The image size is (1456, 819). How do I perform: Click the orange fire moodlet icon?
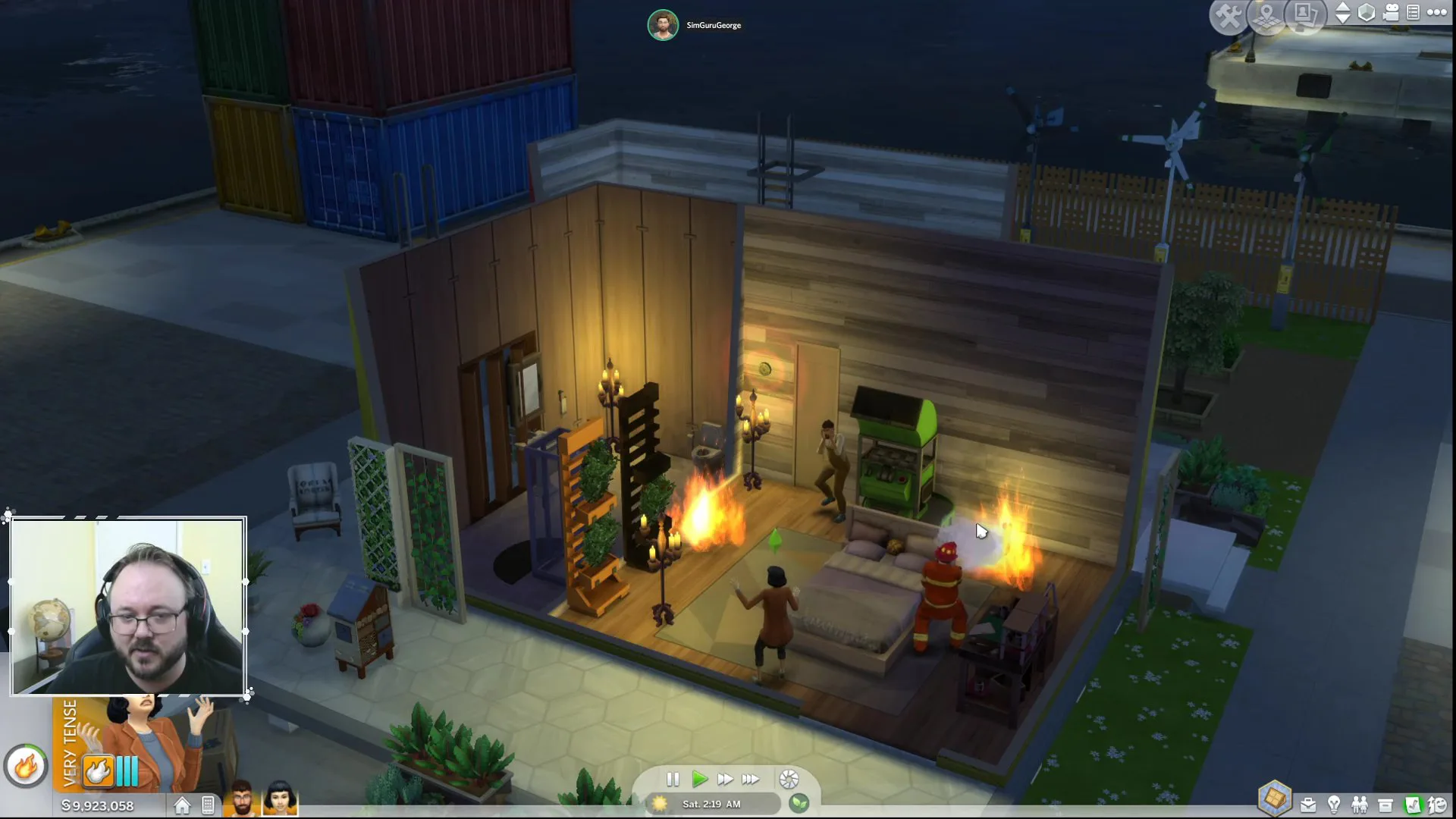[99, 771]
